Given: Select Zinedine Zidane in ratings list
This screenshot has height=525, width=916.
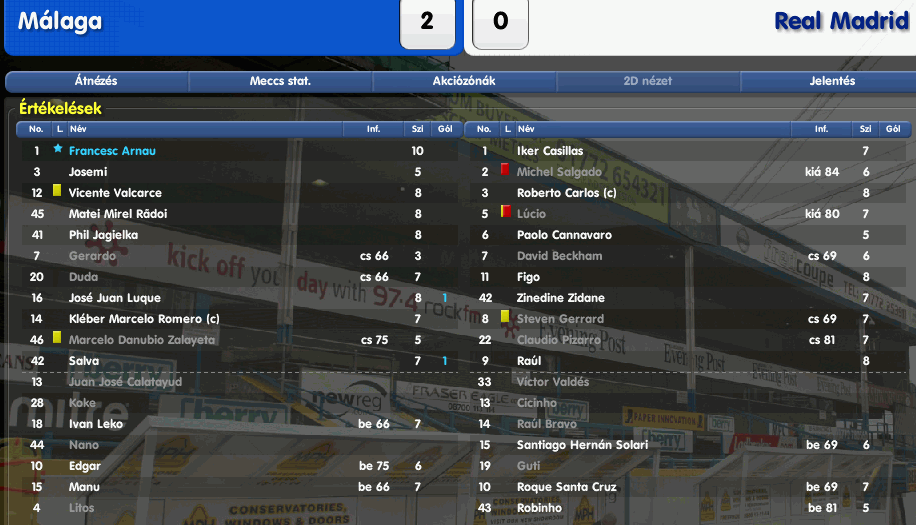Looking at the screenshot, I should coord(560,298).
